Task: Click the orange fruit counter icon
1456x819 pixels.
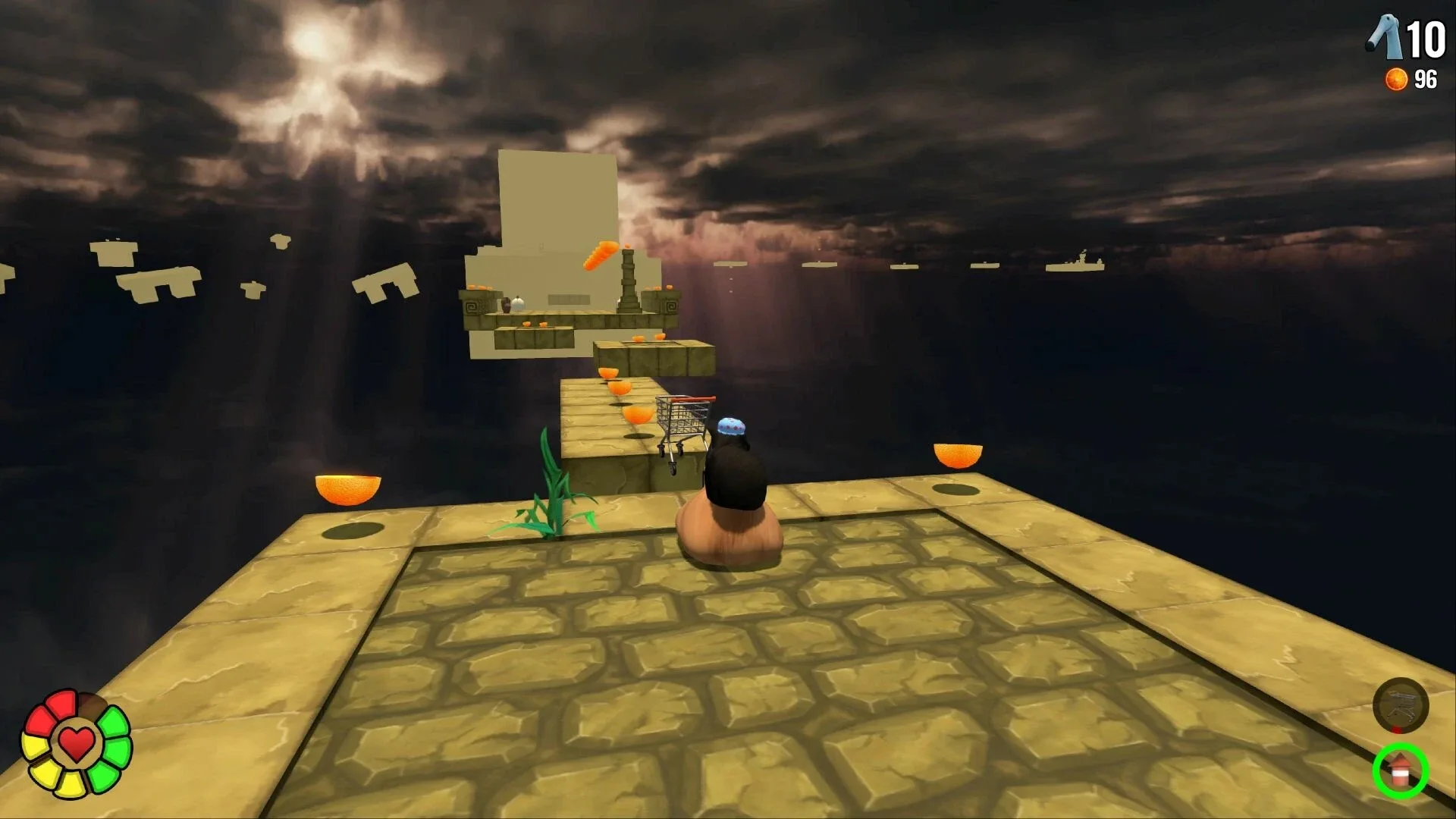Action: tap(1395, 77)
